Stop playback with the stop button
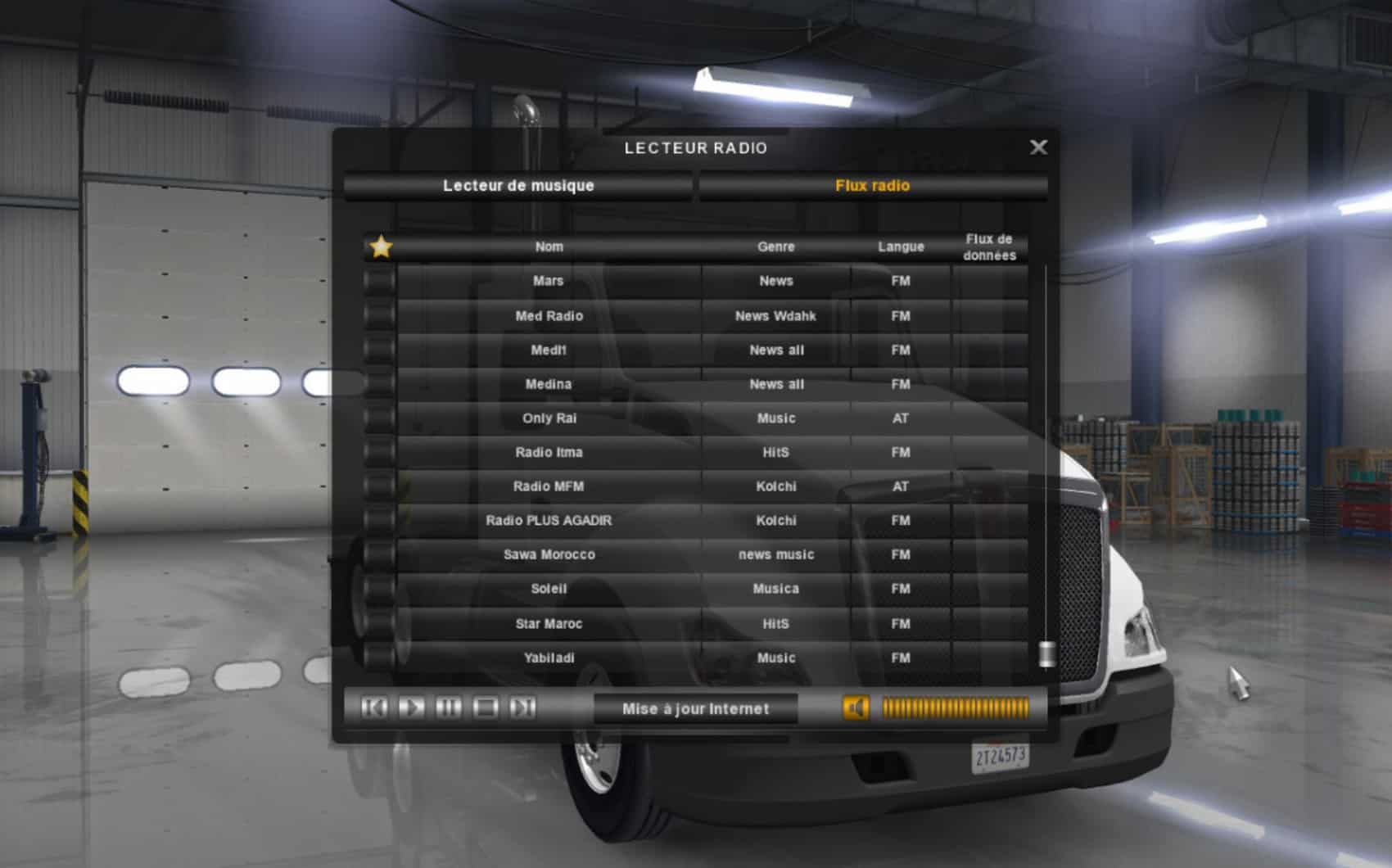This screenshot has width=1392, height=868. (x=486, y=708)
